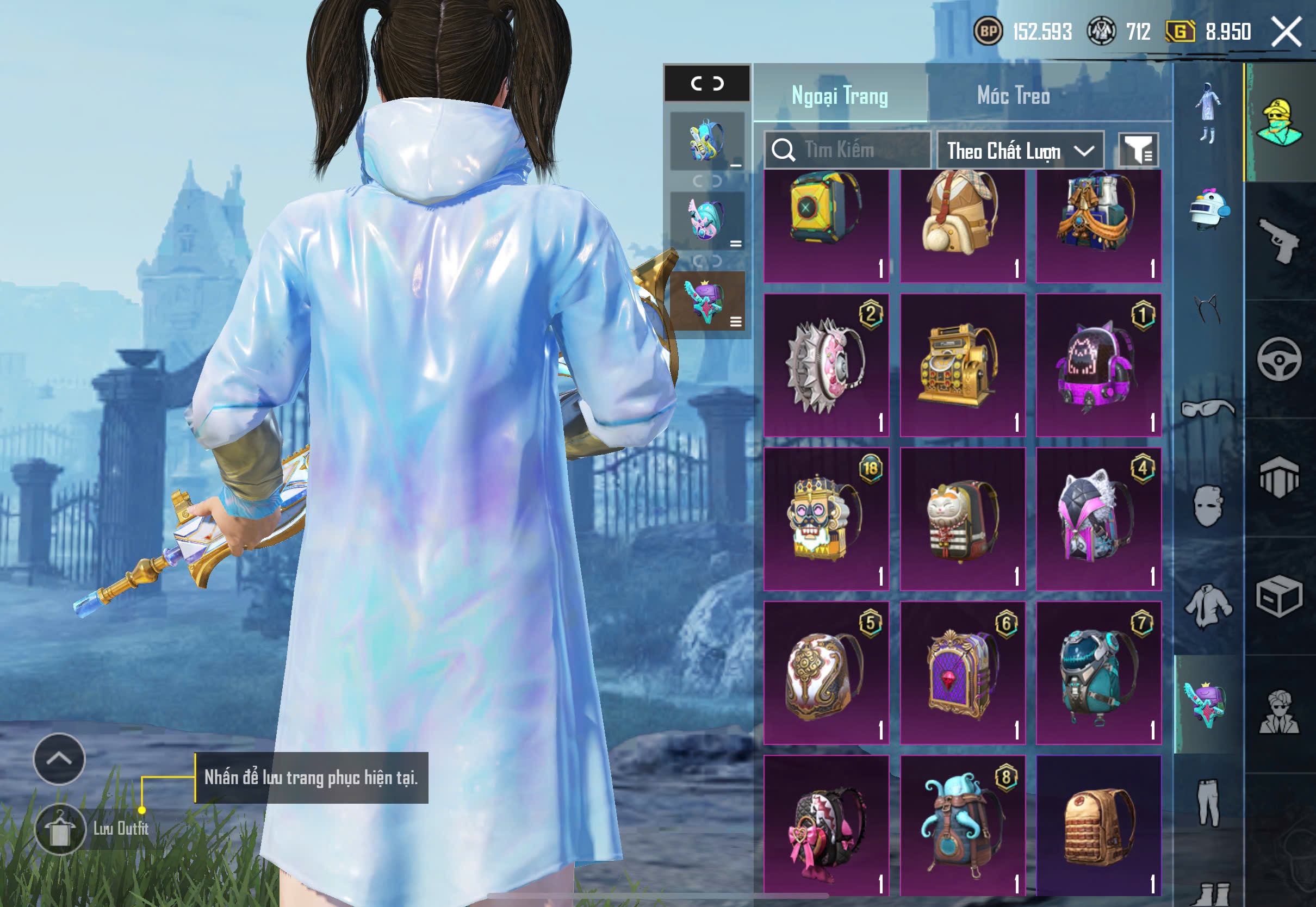This screenshot has width=1316, height=907.
Task: Select the crowned nutcracker king backpack
Action: (x=825, y=519)
